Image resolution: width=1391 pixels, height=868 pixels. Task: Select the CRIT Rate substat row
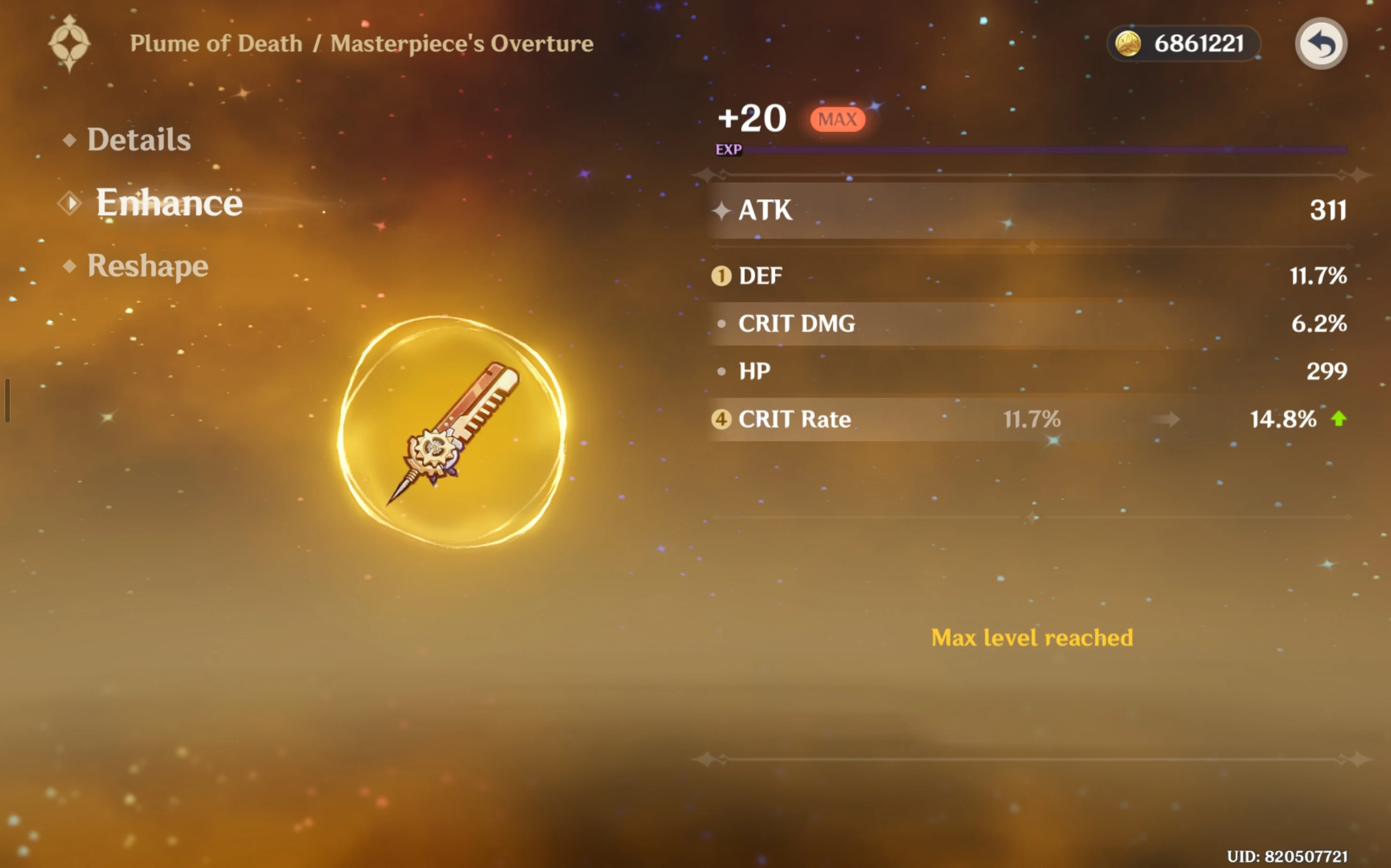(1028, 419)
